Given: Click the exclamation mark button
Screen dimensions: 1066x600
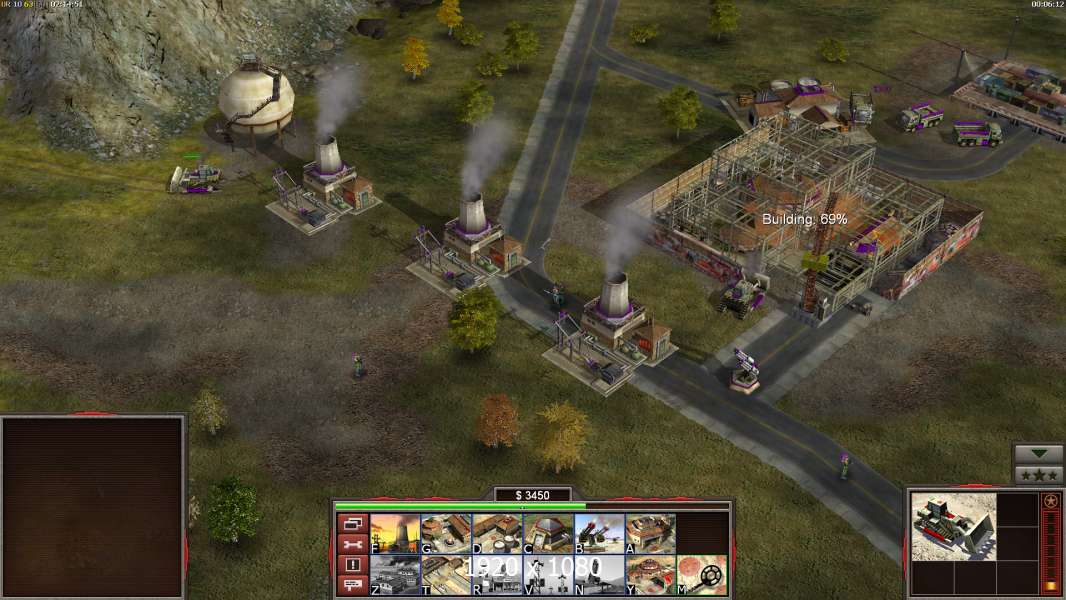Looking at the screenshot, I should coord(352,565).
